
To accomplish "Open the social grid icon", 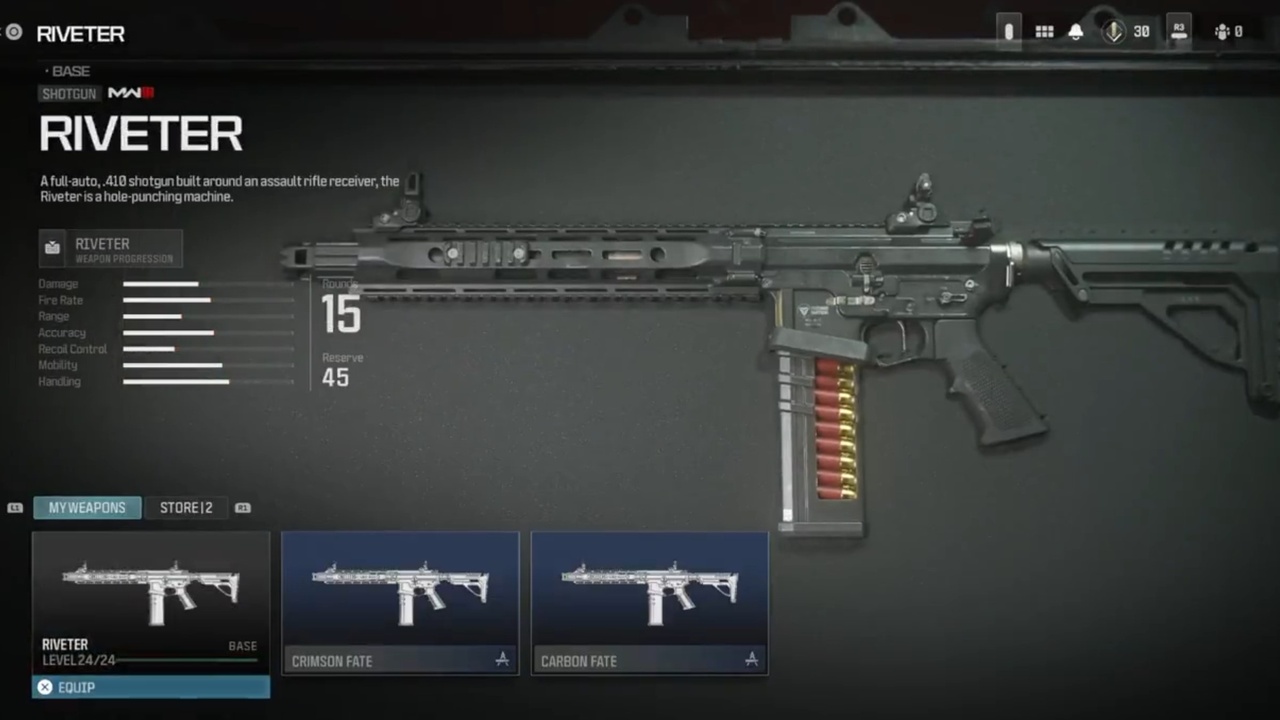I will coord(1044,31).
